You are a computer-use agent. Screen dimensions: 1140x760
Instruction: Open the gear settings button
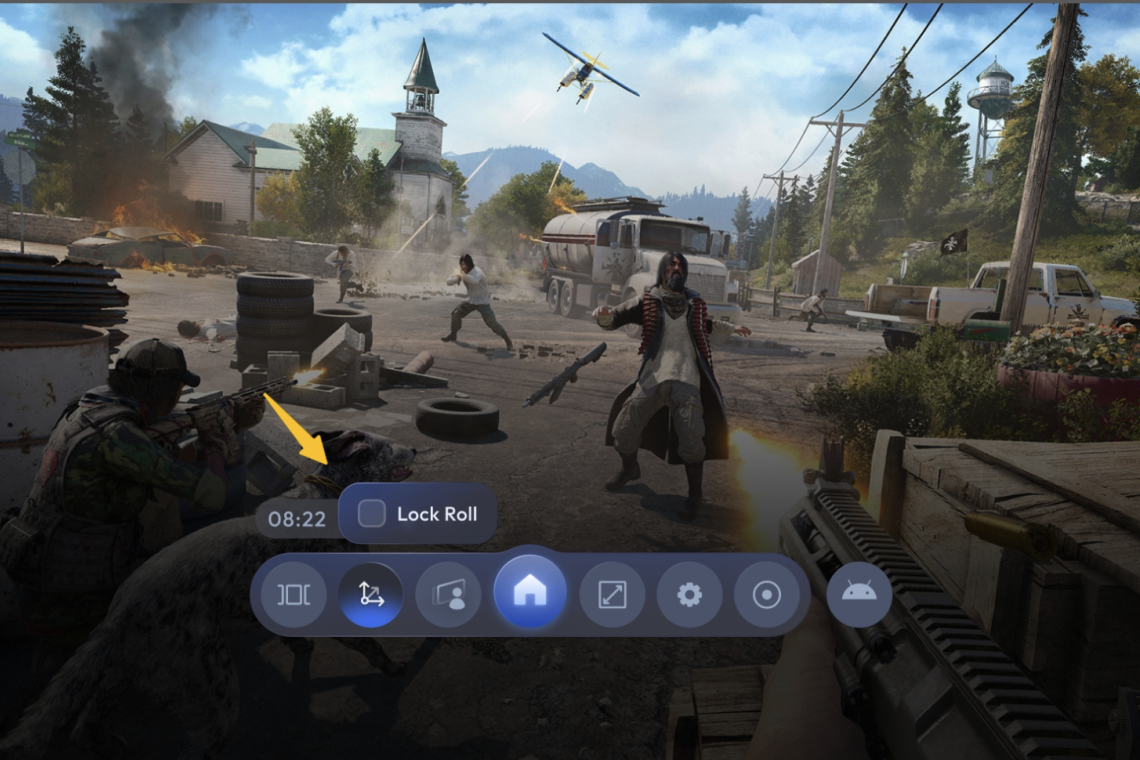point(689,595)
